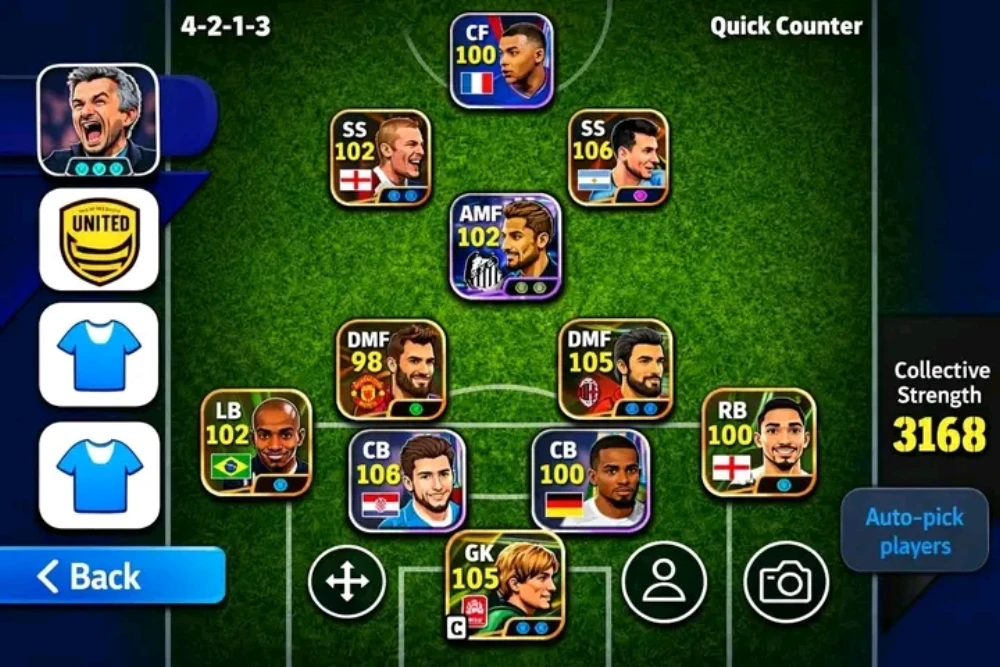Select the AMF 102 player card
Viewport: 1000px width, 667px height.
[505, 246]
